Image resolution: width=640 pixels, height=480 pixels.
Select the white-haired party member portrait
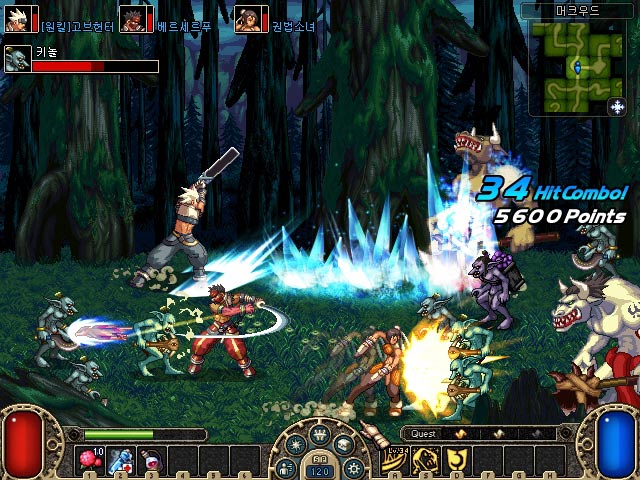point(17,19)
